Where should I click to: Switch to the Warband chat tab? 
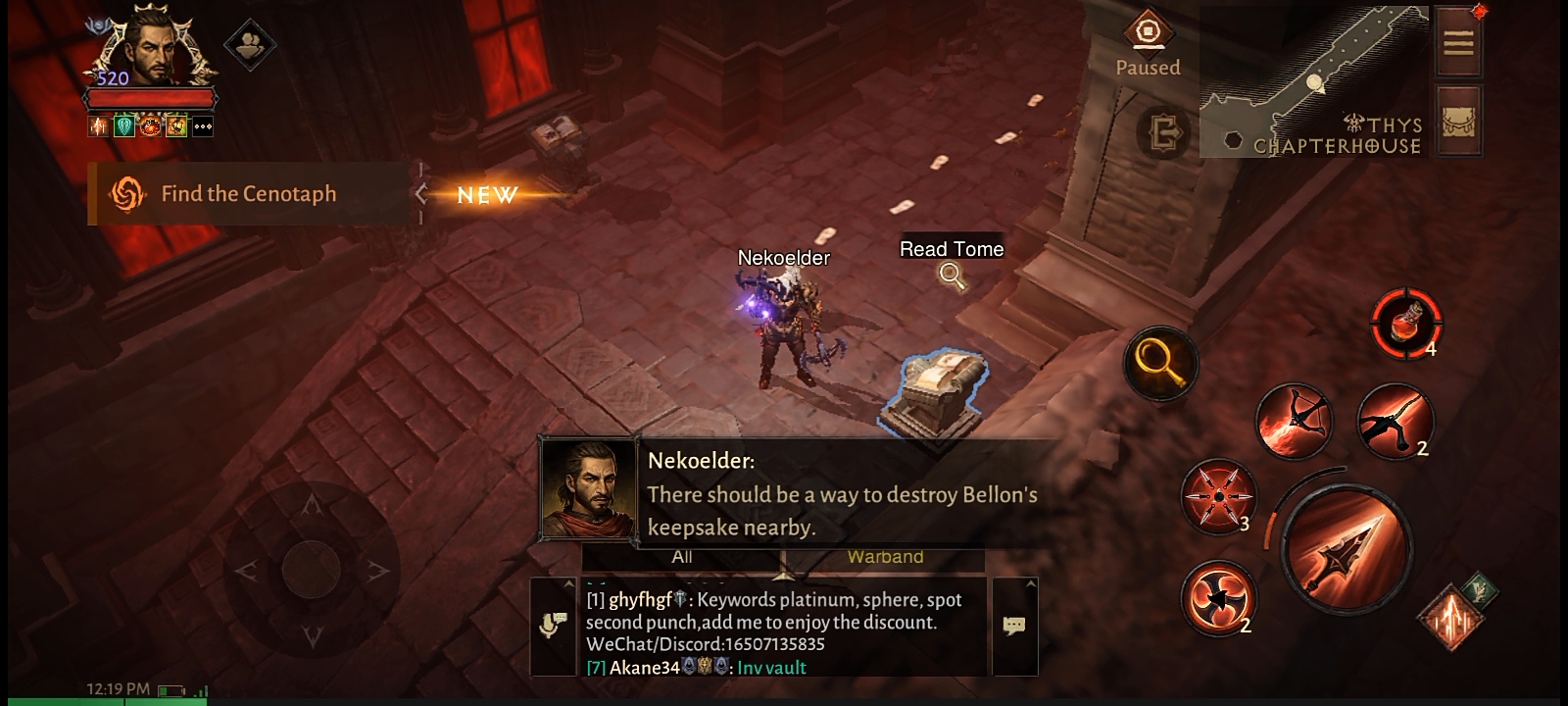885,557
